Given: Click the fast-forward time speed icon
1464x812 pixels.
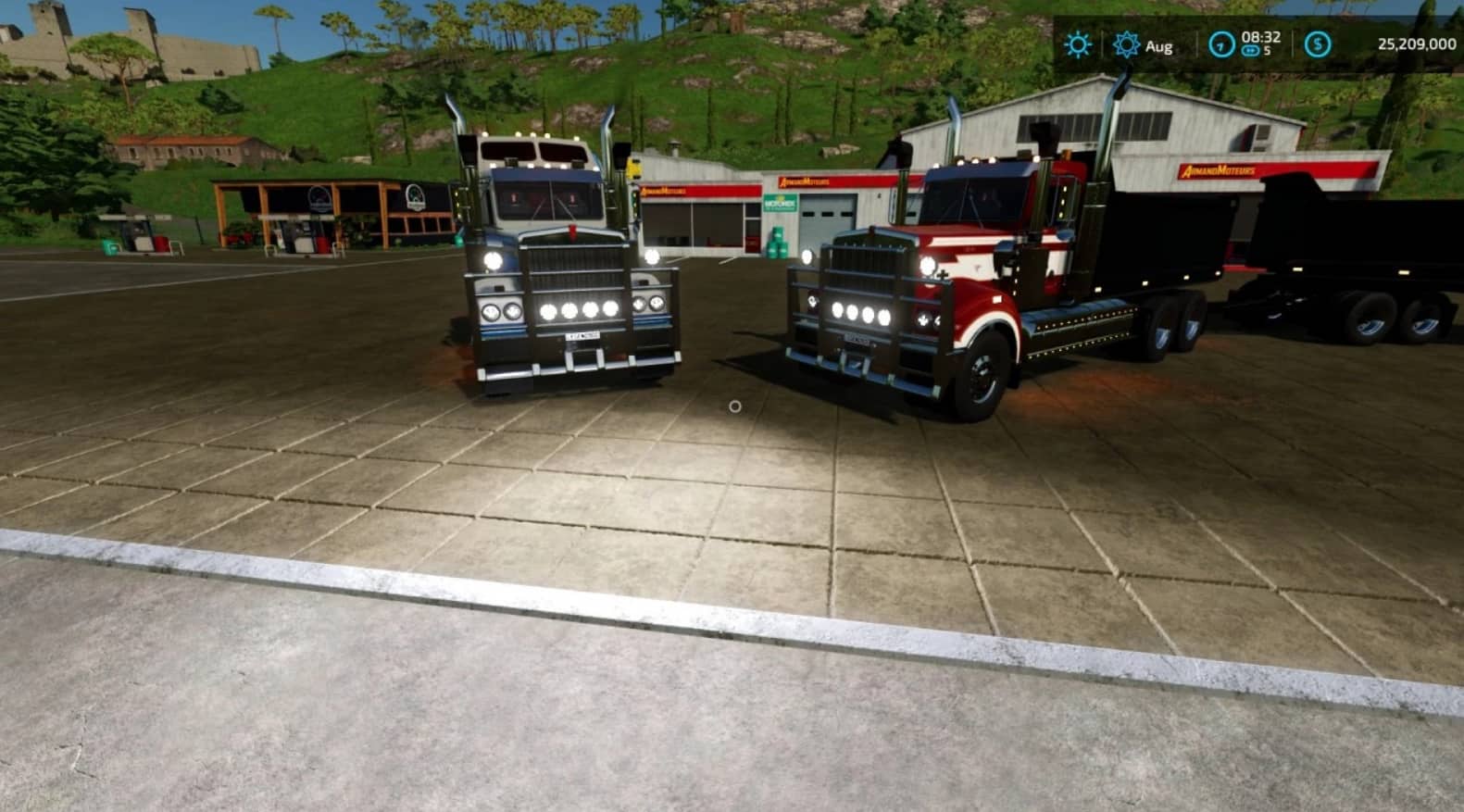Looking at the screenshot, I should click(1250, 52).
